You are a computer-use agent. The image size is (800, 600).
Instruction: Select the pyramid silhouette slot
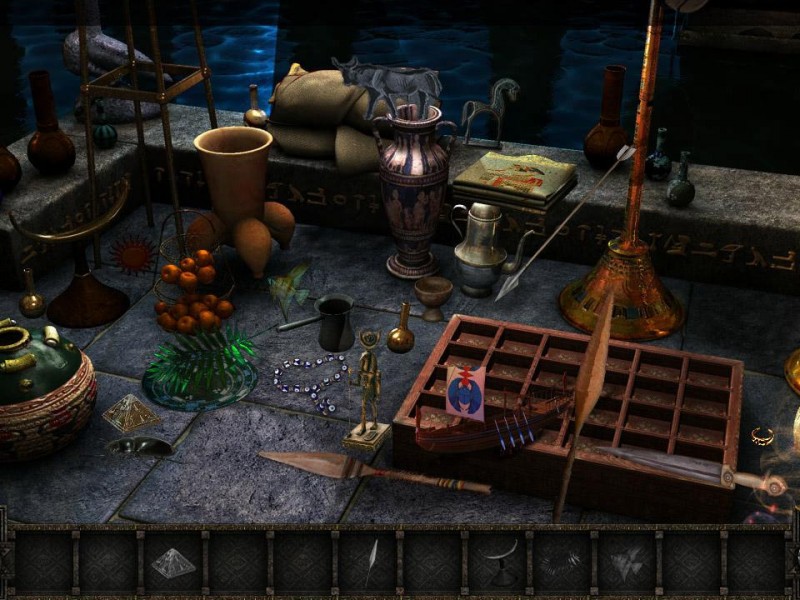(x=173, y=563)
